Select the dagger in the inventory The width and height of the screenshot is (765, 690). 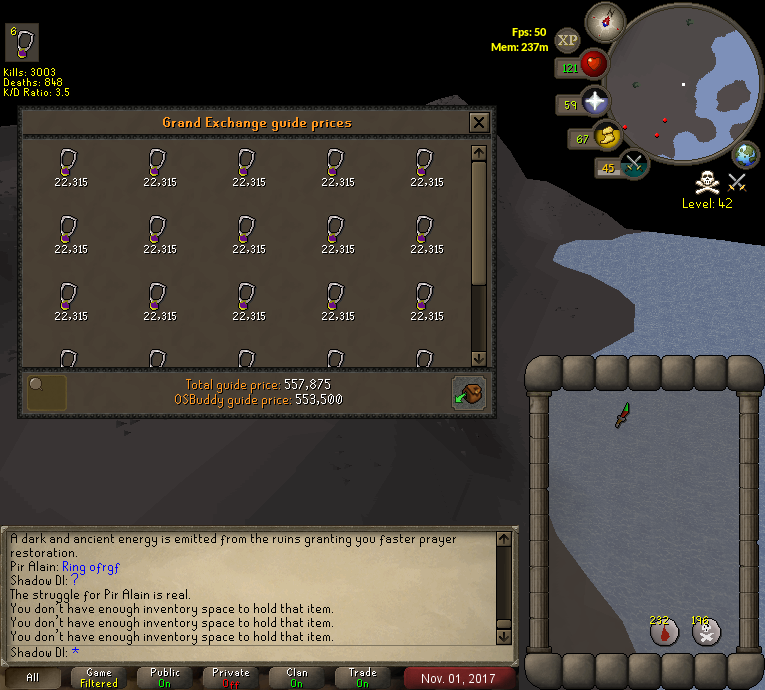(621, 414)
